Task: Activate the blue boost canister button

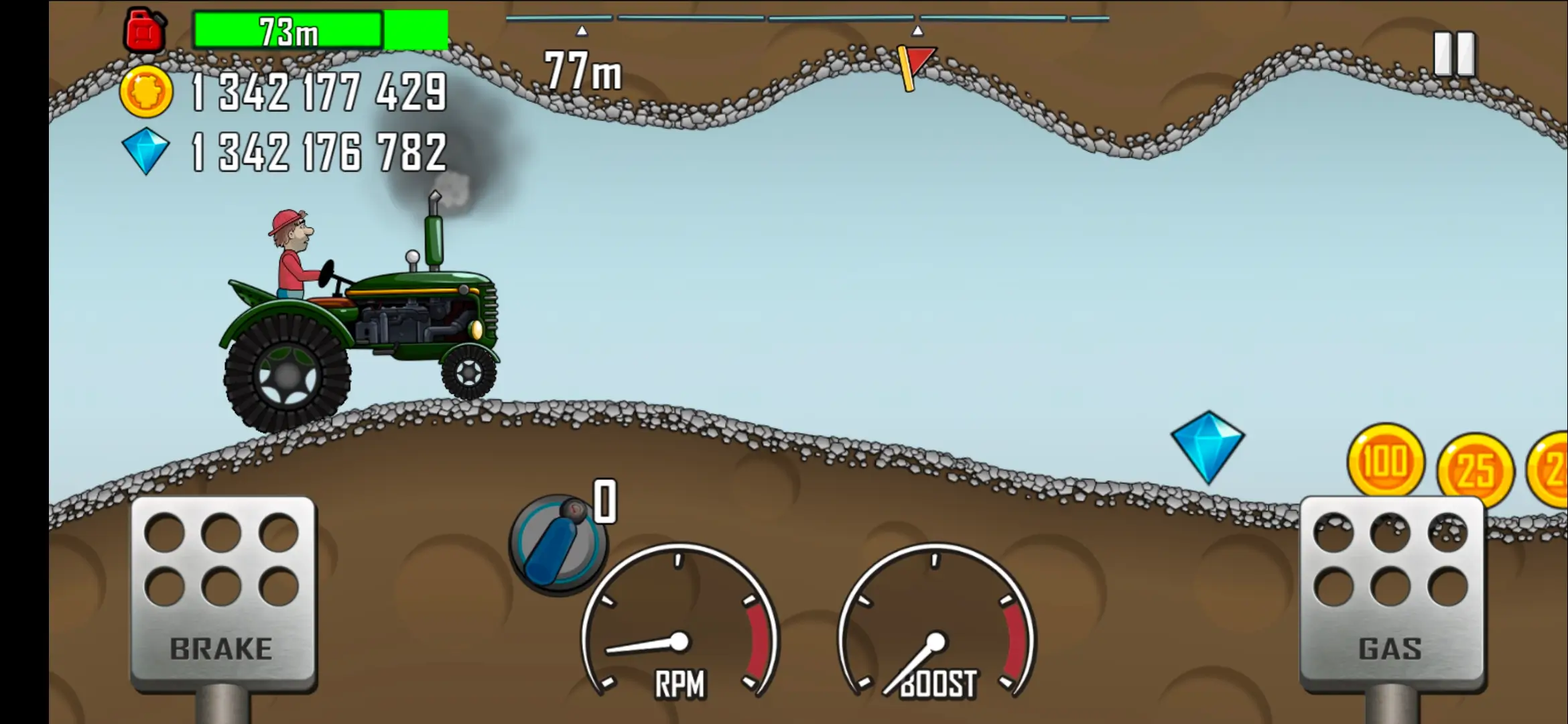Action: 558,544
